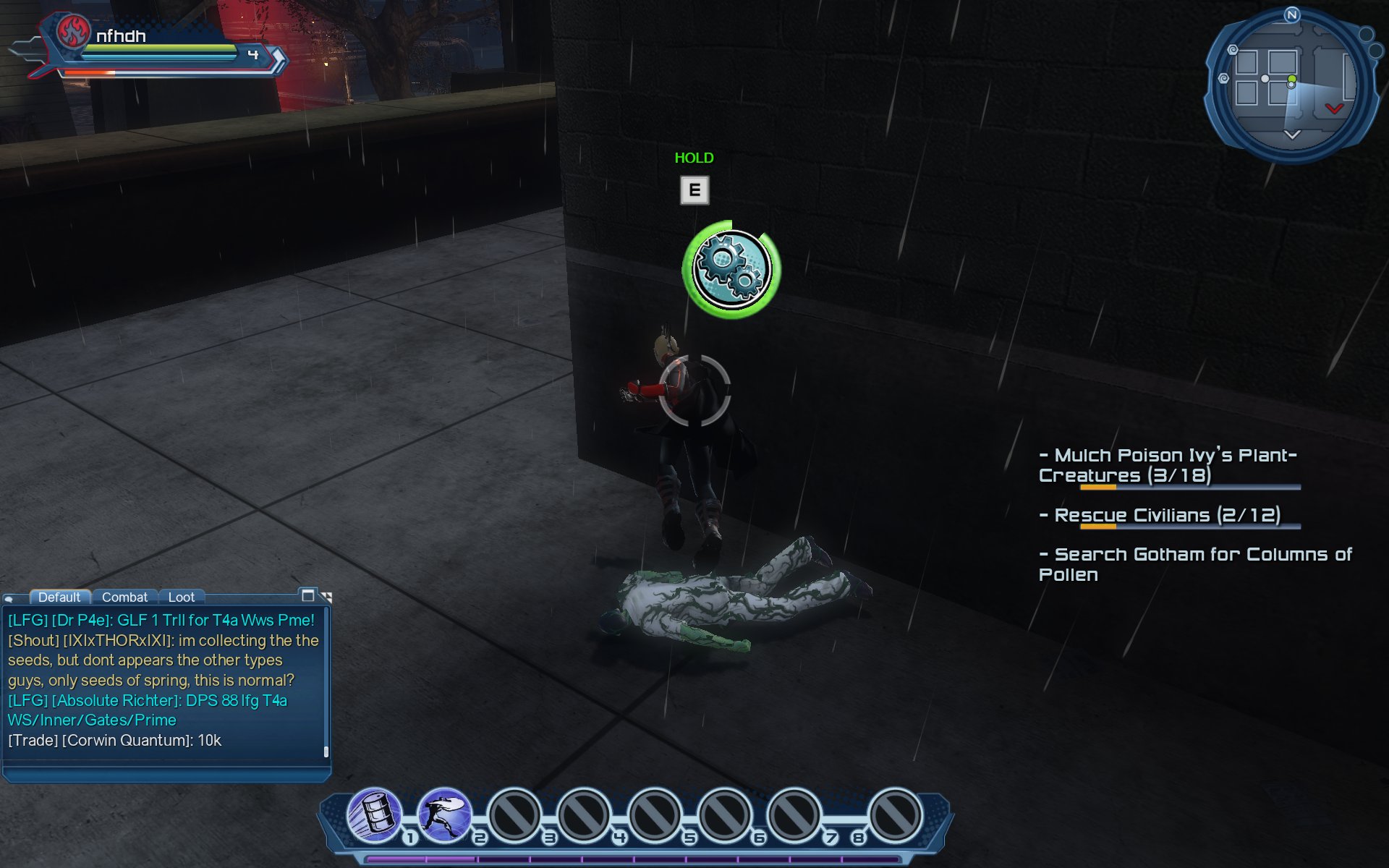Open the Combat chat tab
Screen dimensions: 1389x868
pyautogui.click(x=124, y=597)
